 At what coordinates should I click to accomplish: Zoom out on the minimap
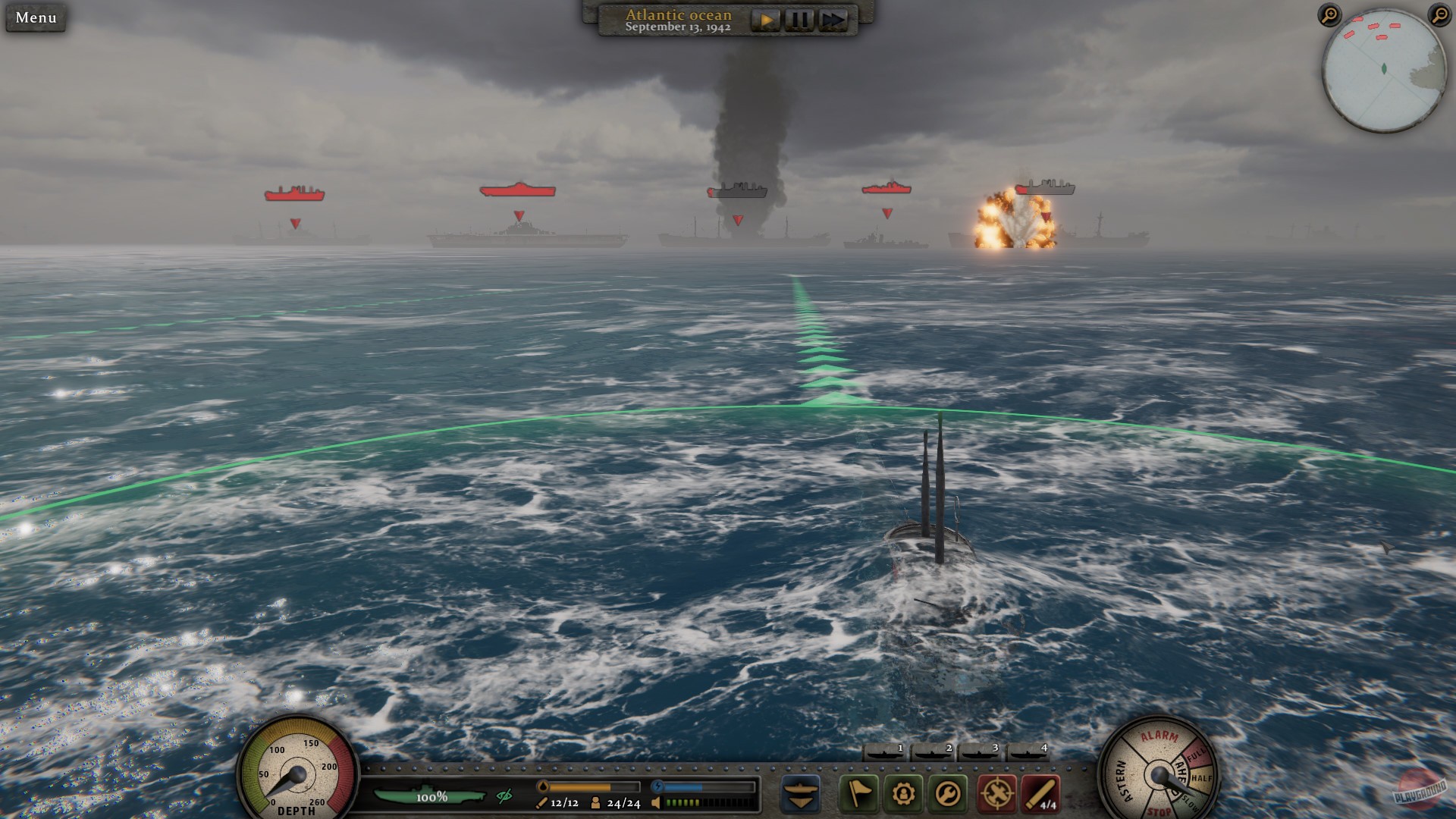1440,15
